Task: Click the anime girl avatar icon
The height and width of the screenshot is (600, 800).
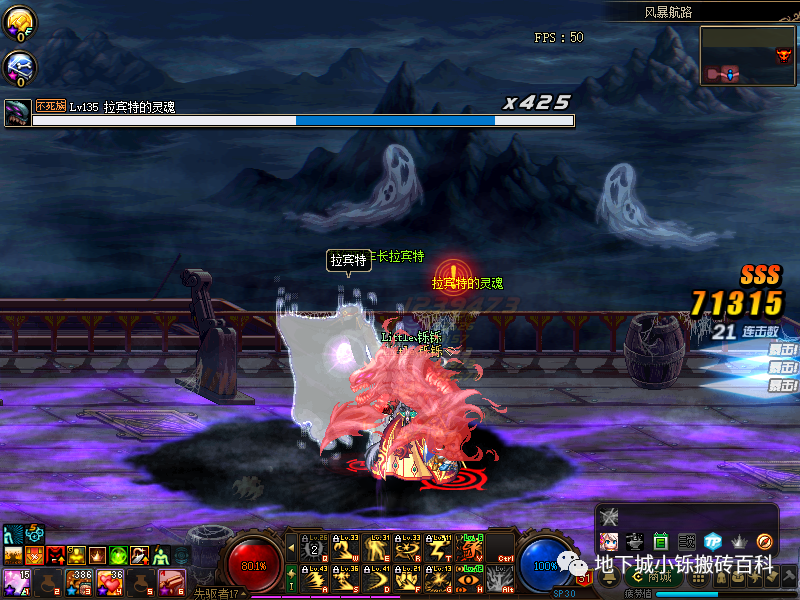Action: click(x=609, y=541)
